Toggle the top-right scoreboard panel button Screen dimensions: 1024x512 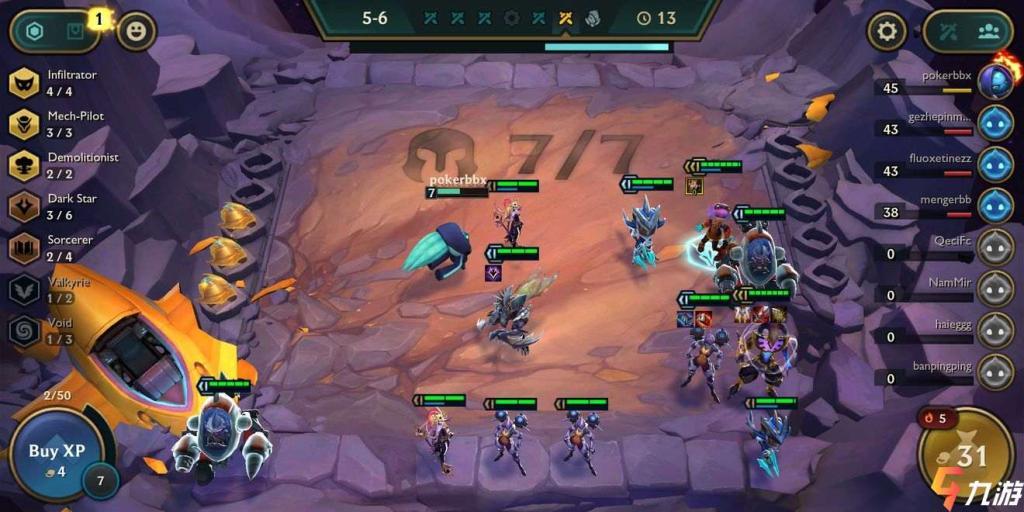[968, 31]
